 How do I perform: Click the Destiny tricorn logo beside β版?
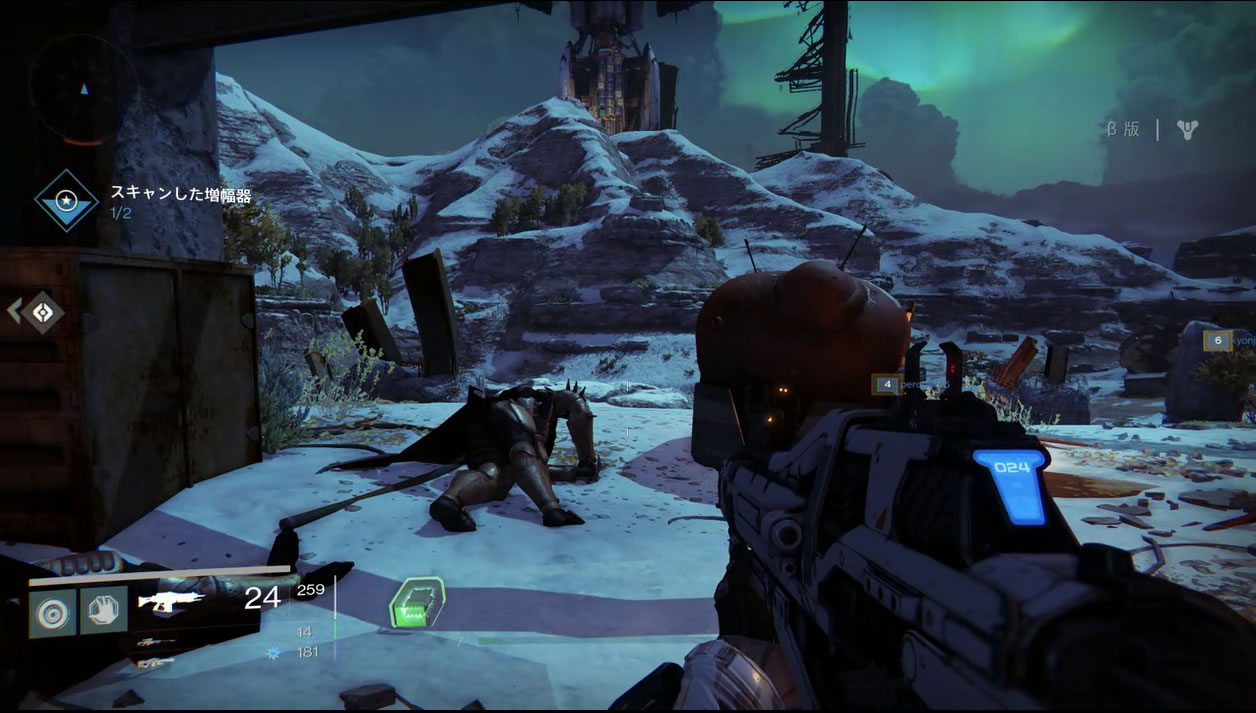click(1187, 129)
